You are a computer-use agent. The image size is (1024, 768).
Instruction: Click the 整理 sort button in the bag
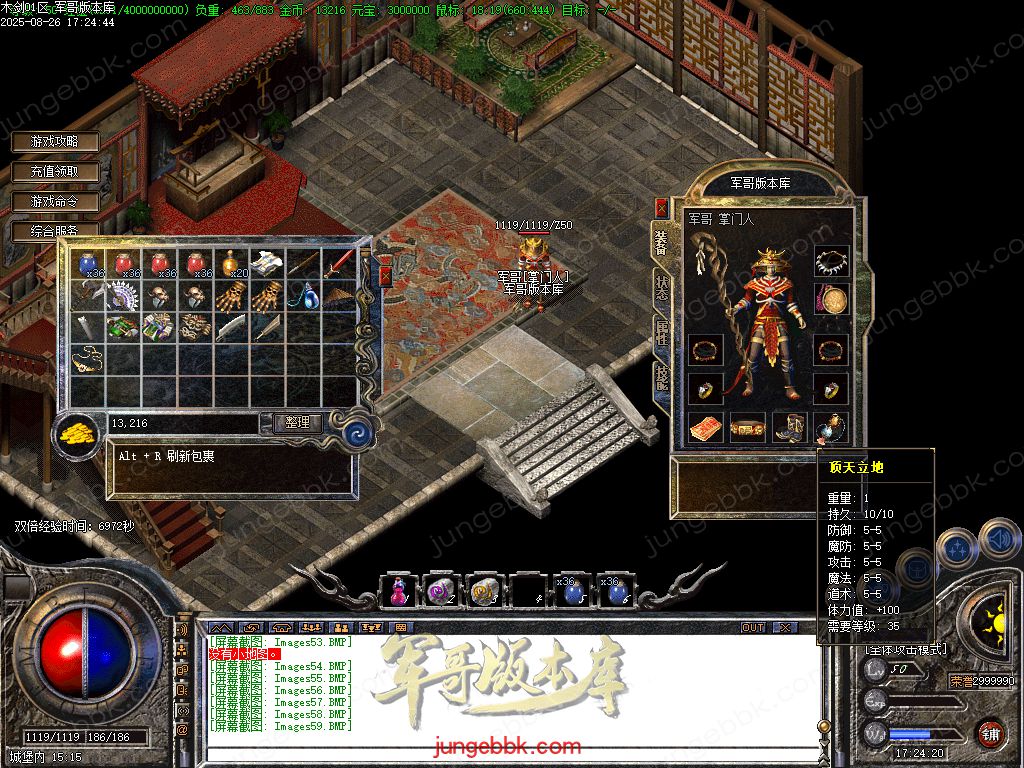(x=297, y=423)
